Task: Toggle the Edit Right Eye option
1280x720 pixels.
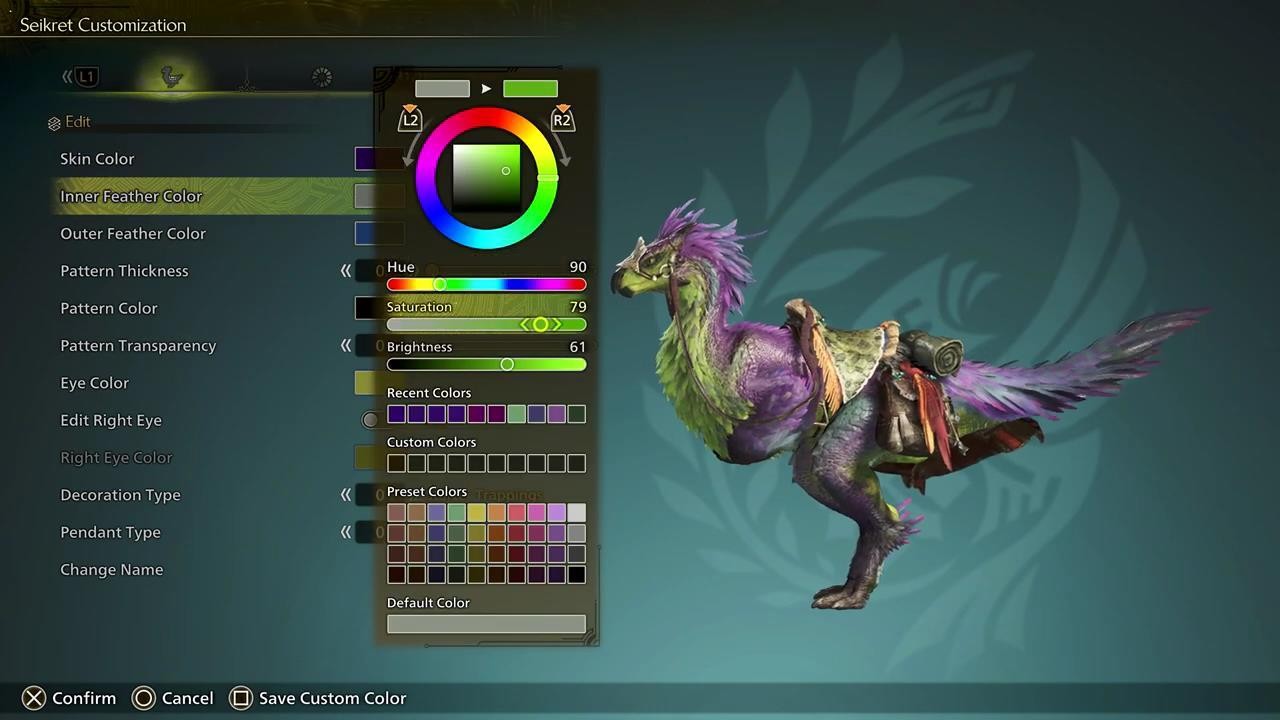Action: [x=111, y=420]
